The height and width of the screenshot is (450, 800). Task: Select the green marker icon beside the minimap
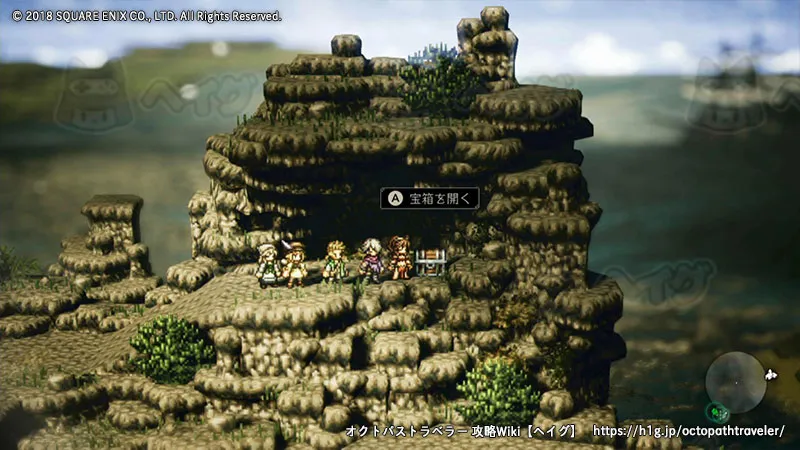pyautogui.click(x=717, y=410)
